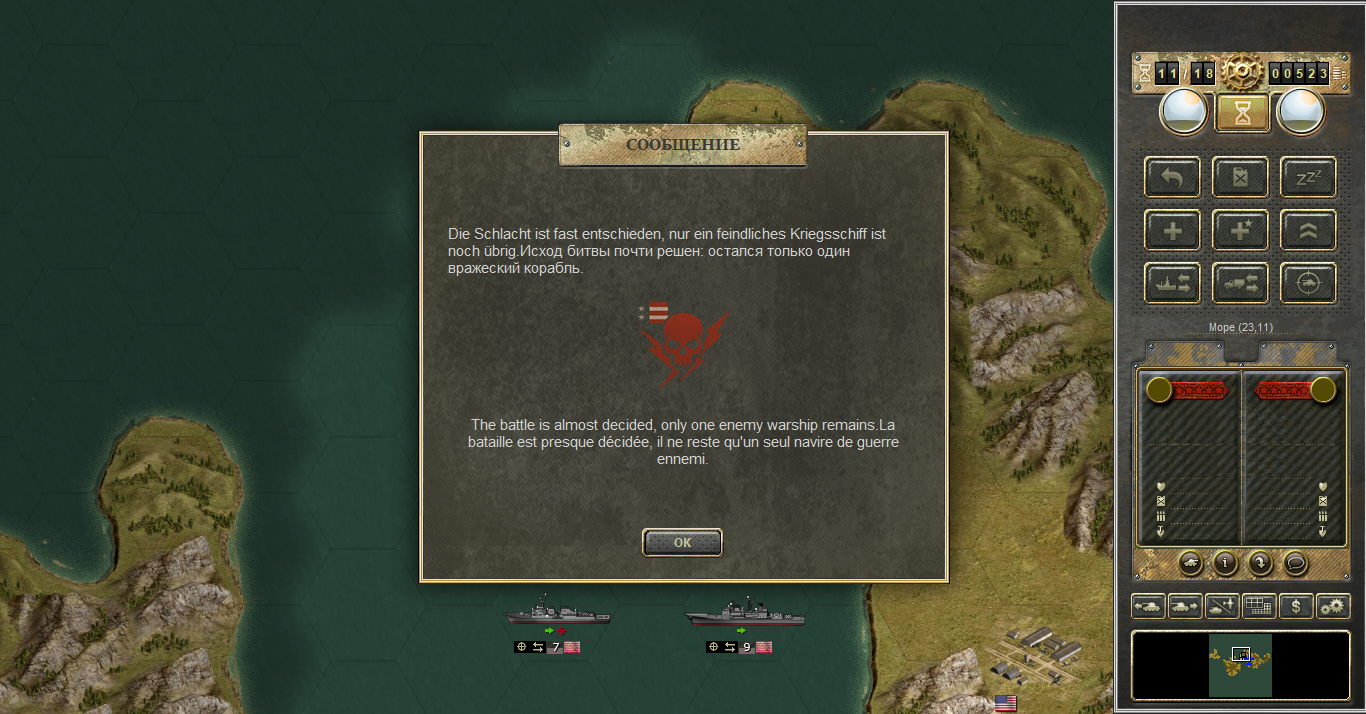Open the purchase screen dollar button

(x=1296, y=606)
